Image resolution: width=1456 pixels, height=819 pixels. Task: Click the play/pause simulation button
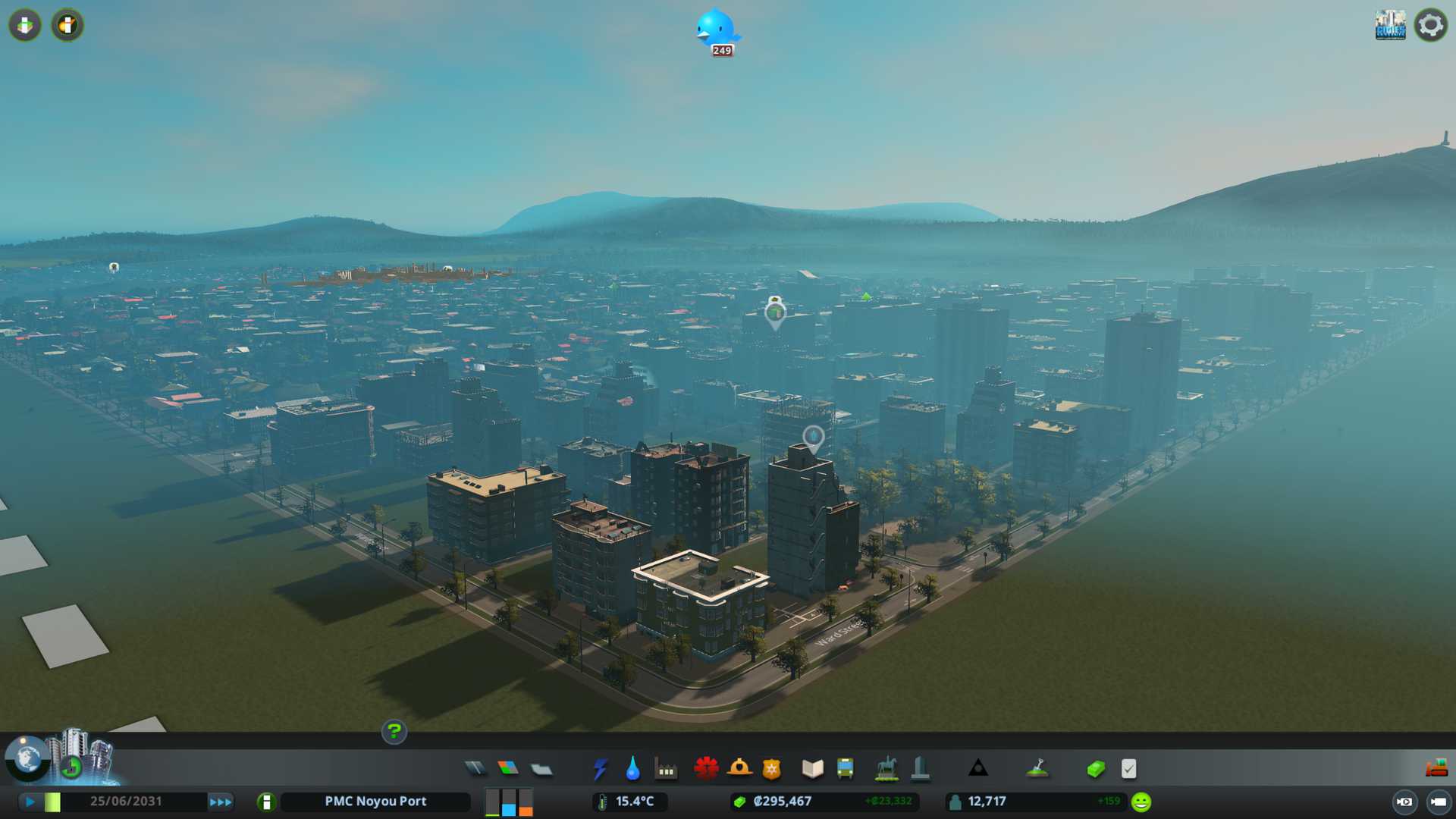[x=30, y=802]
